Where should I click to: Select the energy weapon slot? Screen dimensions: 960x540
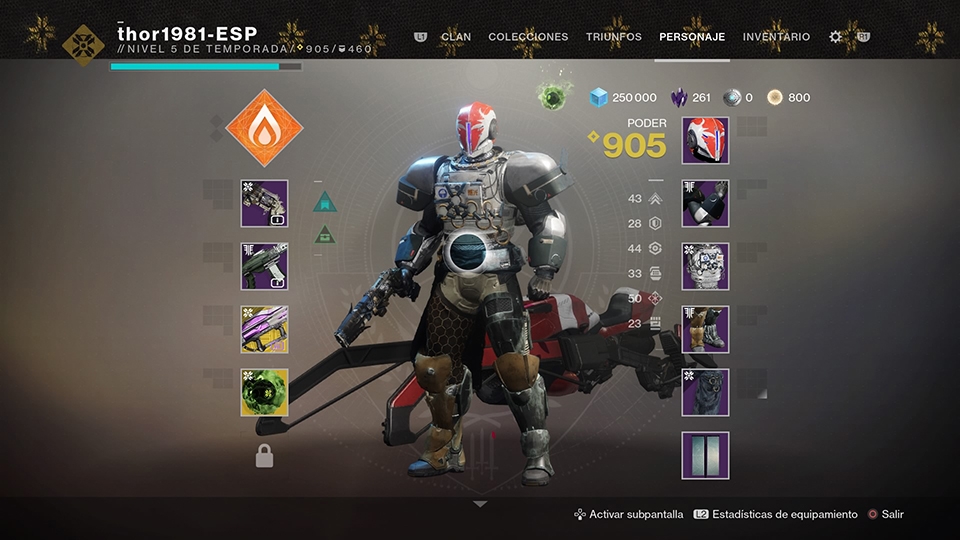point(264,267)
